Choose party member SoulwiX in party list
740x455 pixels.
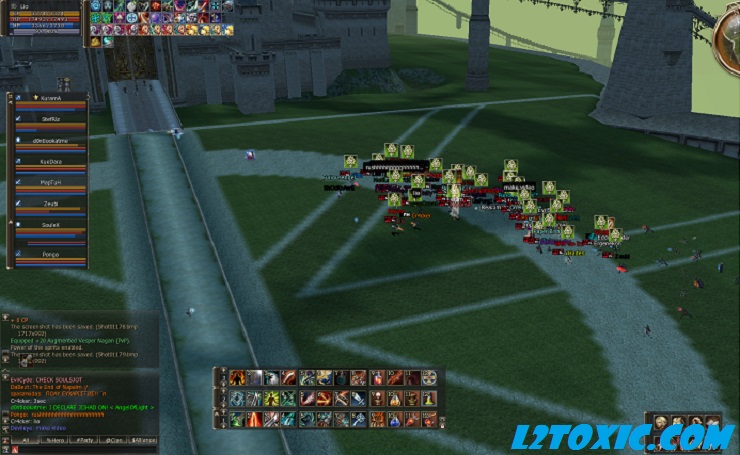click(x=50, y=226)
